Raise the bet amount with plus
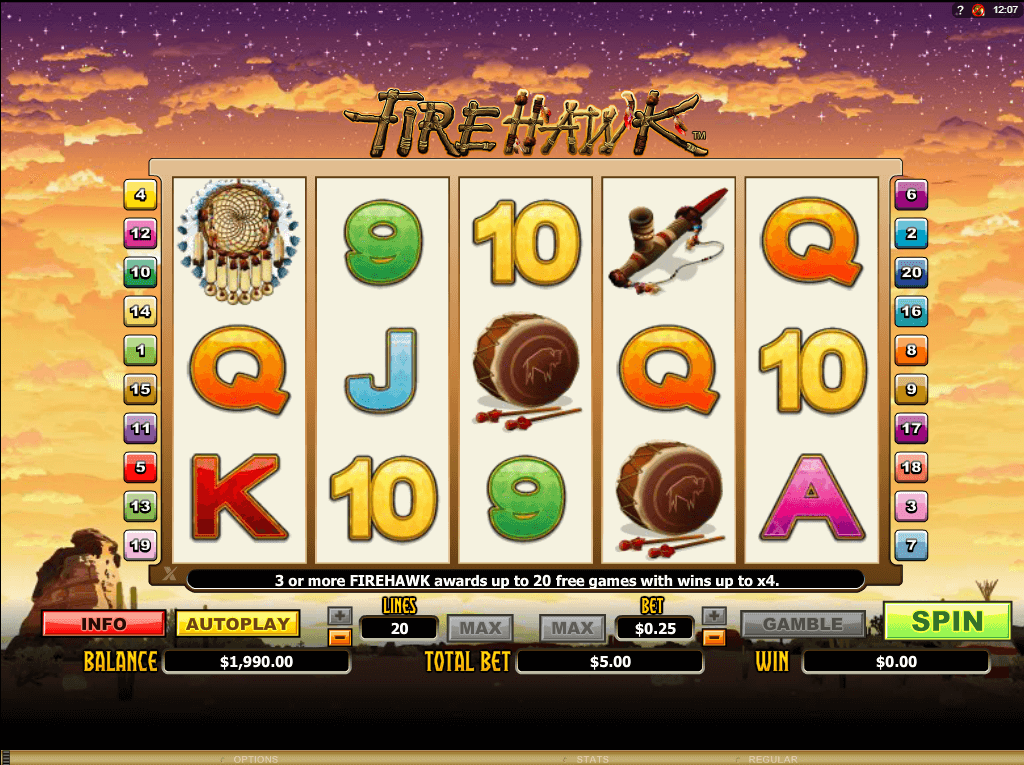 tap(713, 616)
